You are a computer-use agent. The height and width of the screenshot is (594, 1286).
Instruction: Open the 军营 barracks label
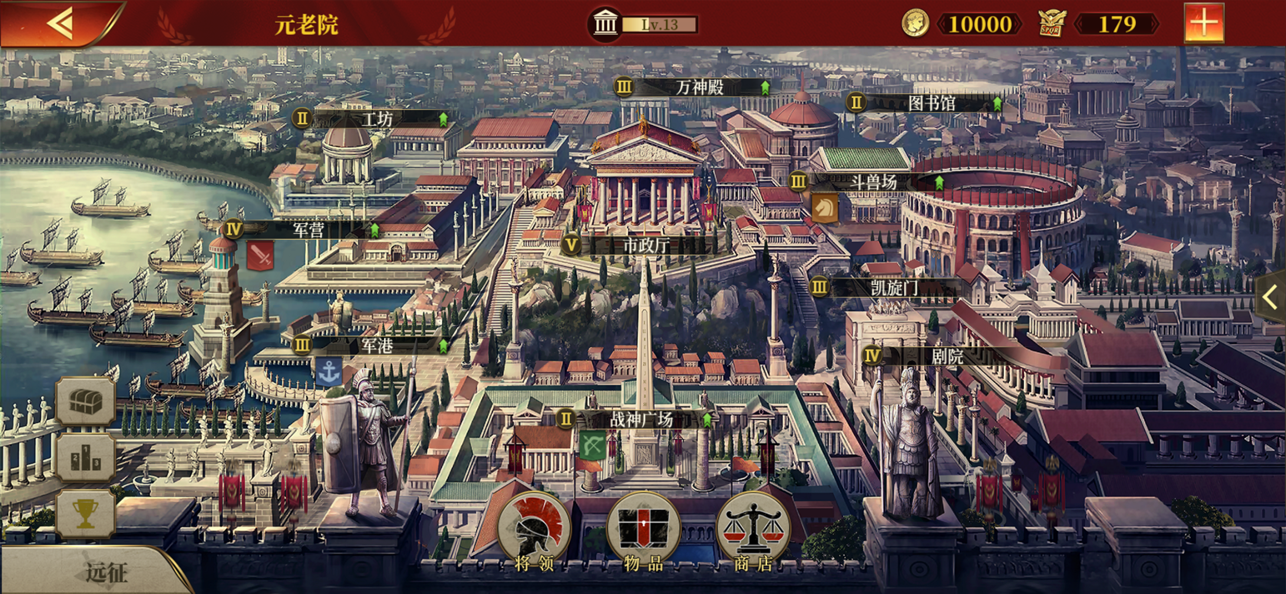point(308,229)
